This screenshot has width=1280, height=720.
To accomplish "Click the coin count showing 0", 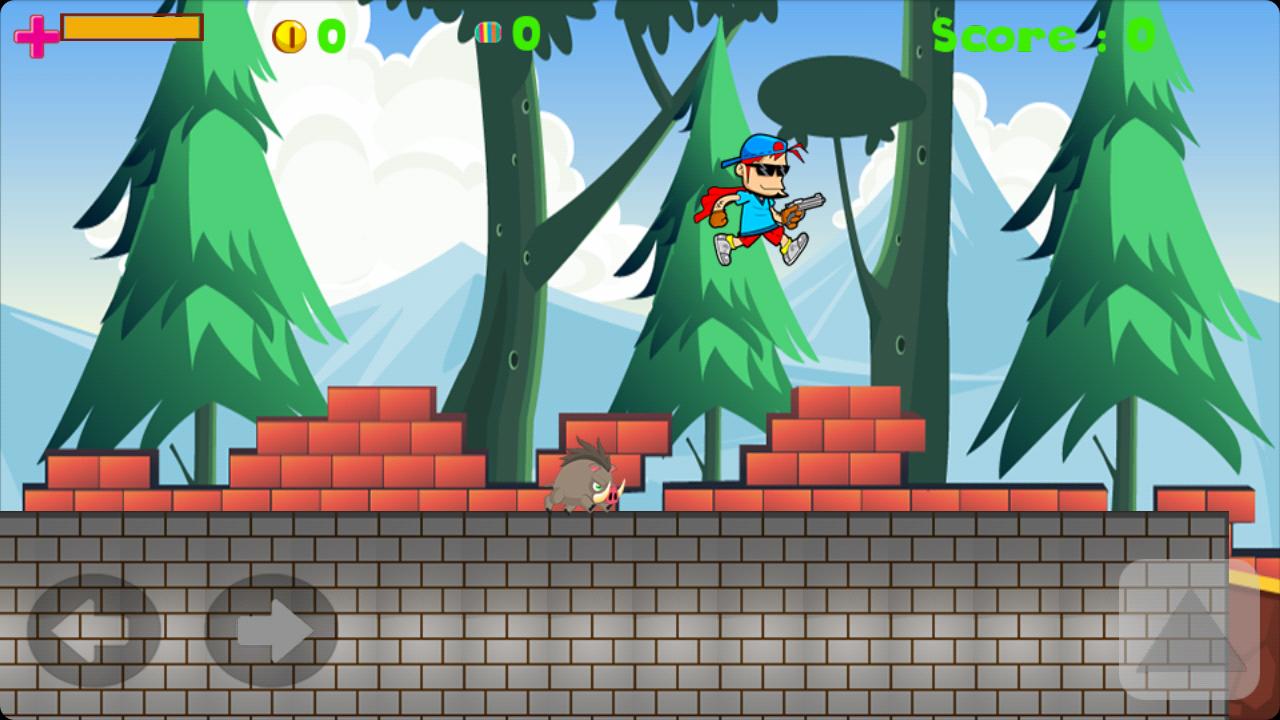I will point(328,36).
